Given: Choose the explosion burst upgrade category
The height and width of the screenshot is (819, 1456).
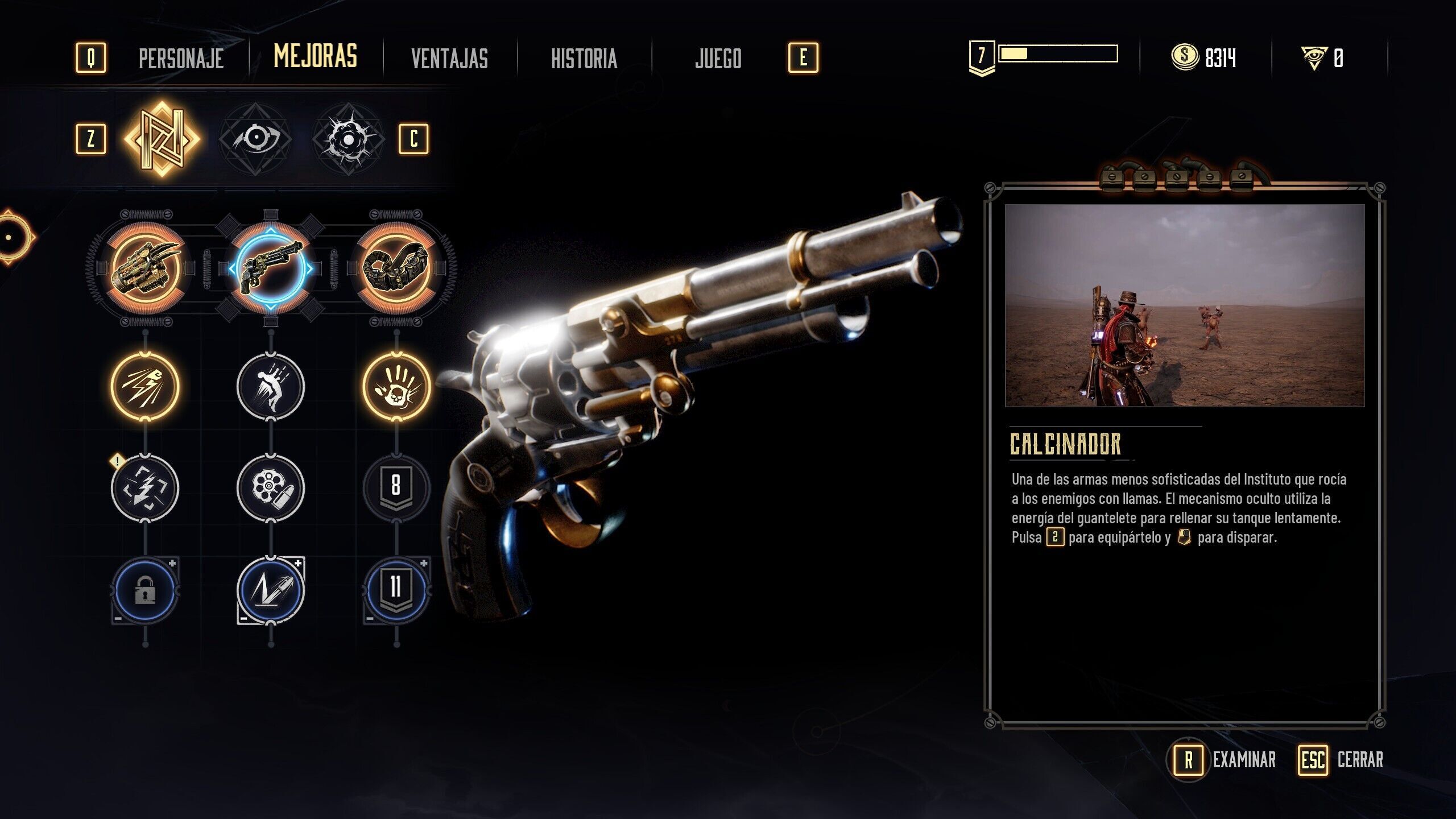Looking at the screenshot, I should click(x=348, y=139).
